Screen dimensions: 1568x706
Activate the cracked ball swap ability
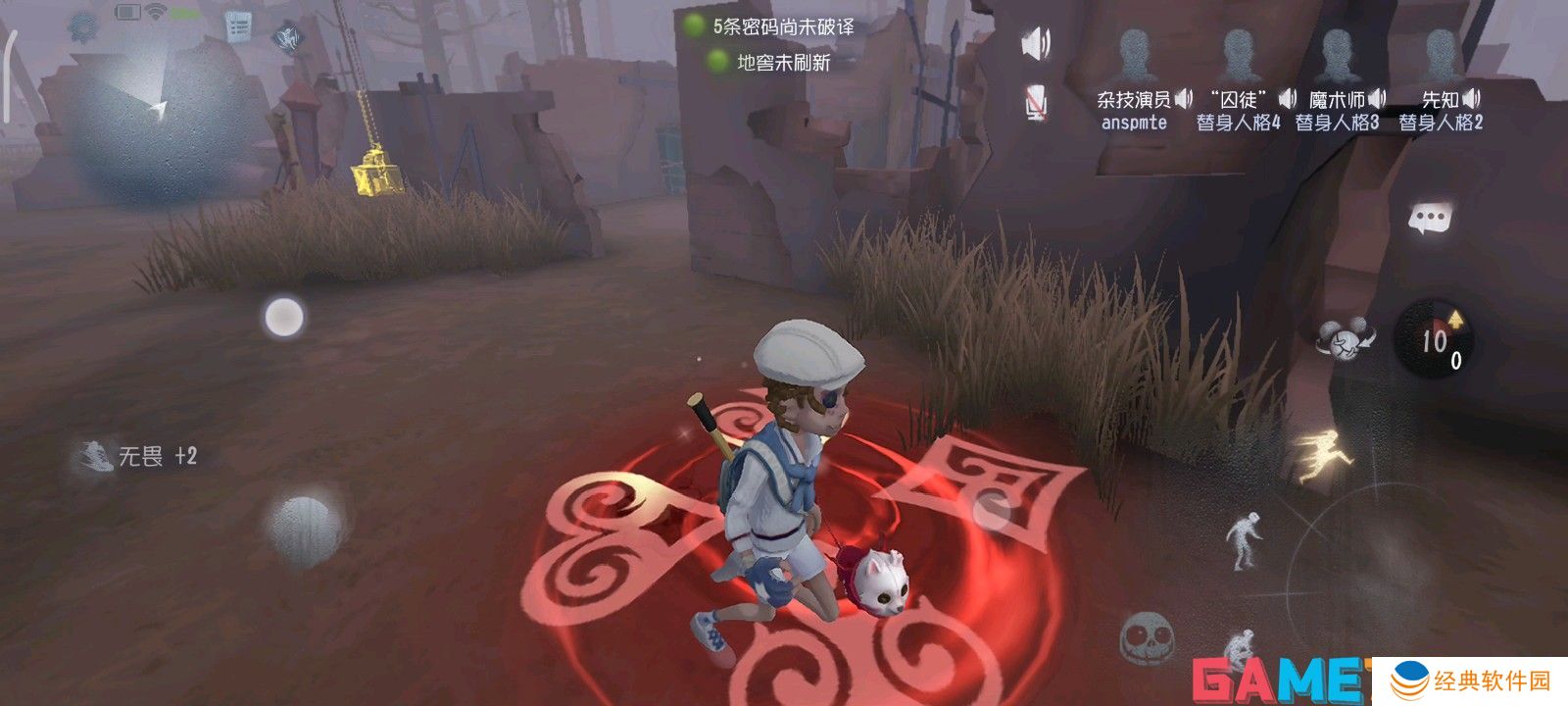[1345, 339]
